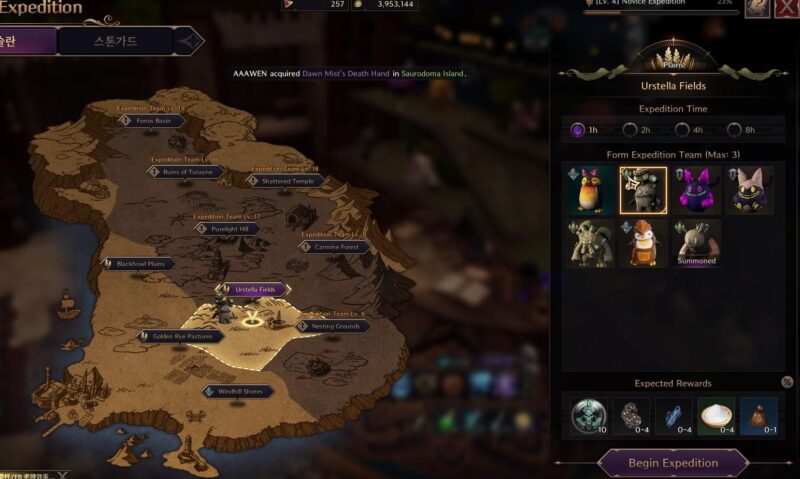
Task: Click the companion marked Summoned
Action: point(695,244)
